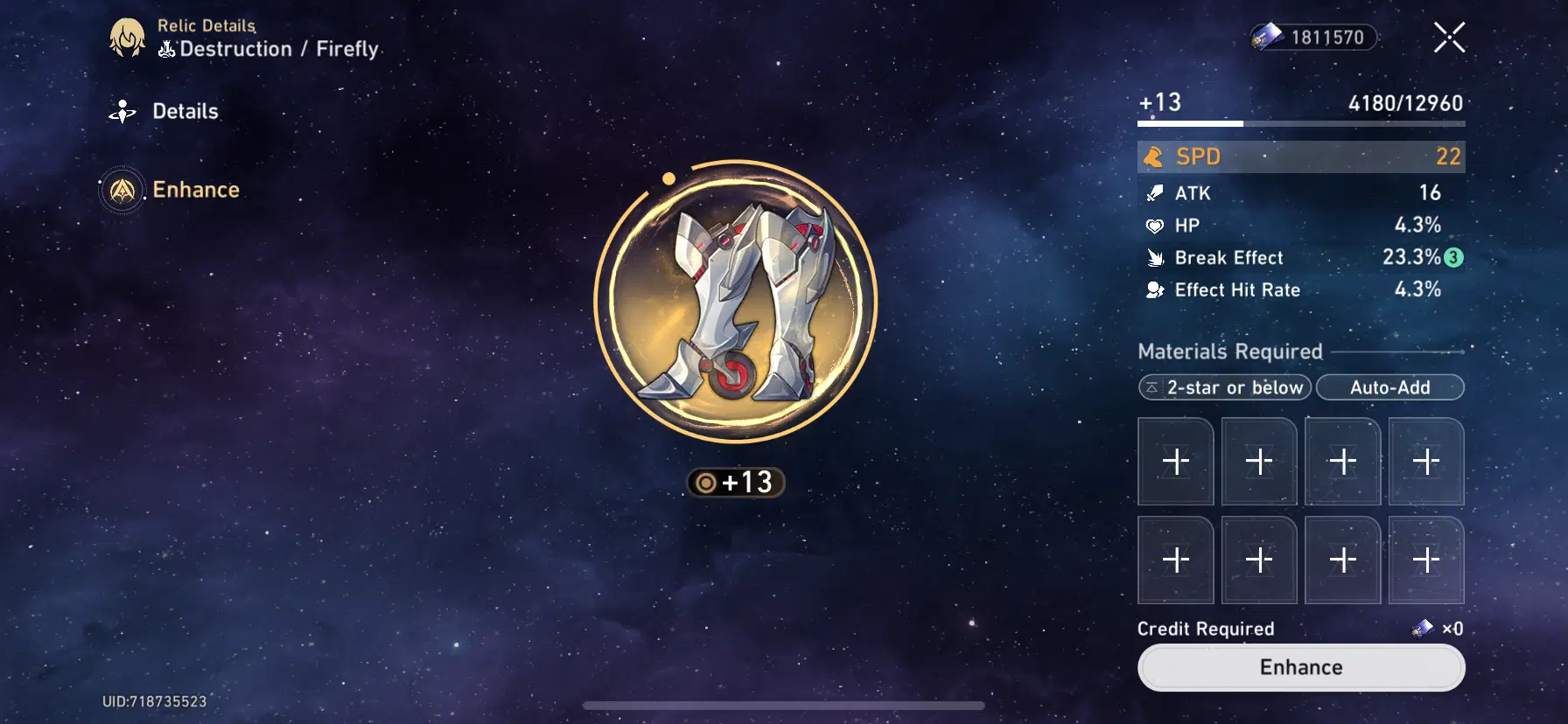The height and width of the screenshot is (724, 1568).
Task: Toggle the 2-star or below material filter
Action: click(1224, 387)
